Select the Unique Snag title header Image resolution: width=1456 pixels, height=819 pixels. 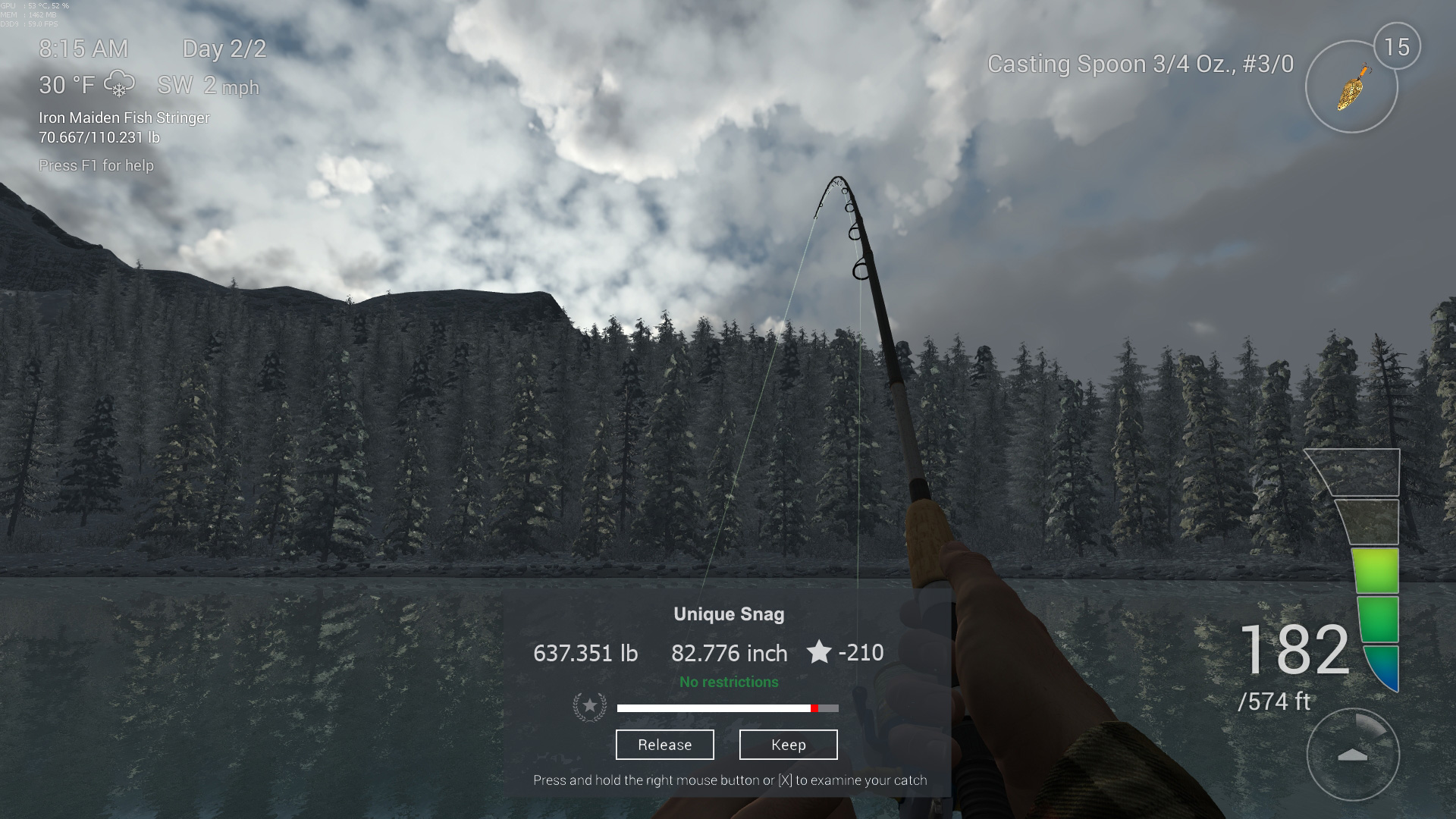[728, 614]
